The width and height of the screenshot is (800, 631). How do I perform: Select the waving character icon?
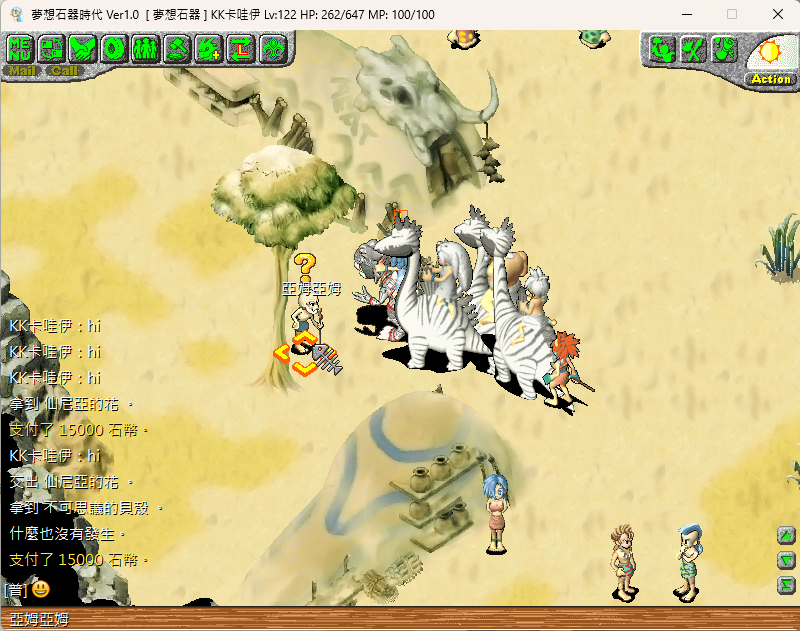point(663,48)
